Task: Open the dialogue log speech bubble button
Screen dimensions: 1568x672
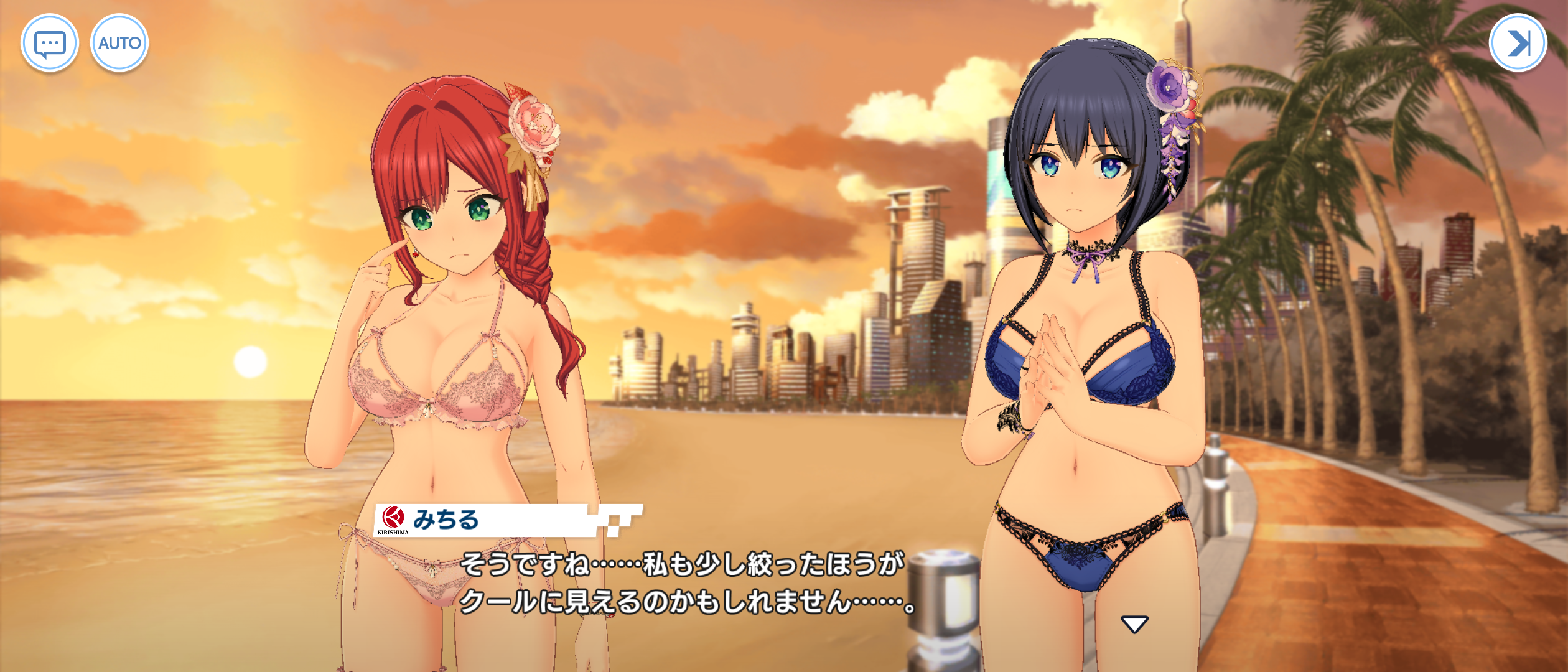Action: pyautogui.click(x=50, y=43)
